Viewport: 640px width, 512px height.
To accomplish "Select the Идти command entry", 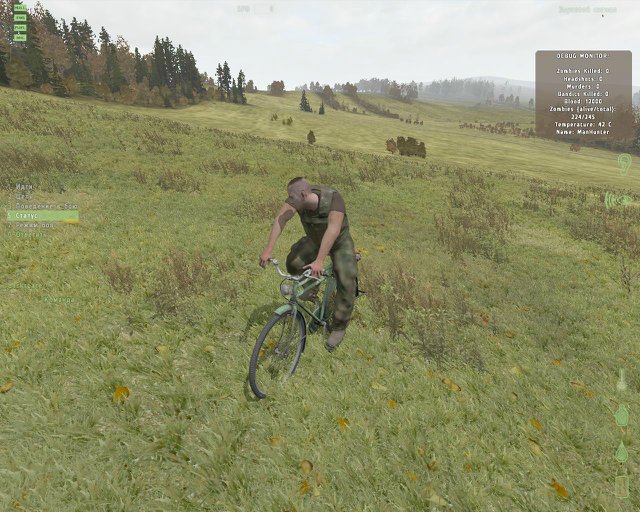I will point(25,186).
